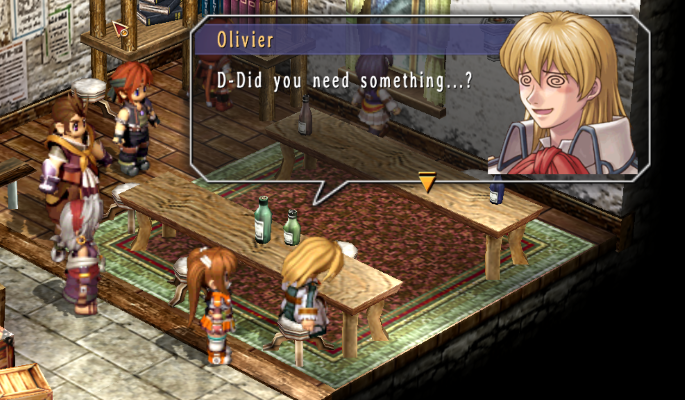Click the orange dialogue continue arrow

427,182
